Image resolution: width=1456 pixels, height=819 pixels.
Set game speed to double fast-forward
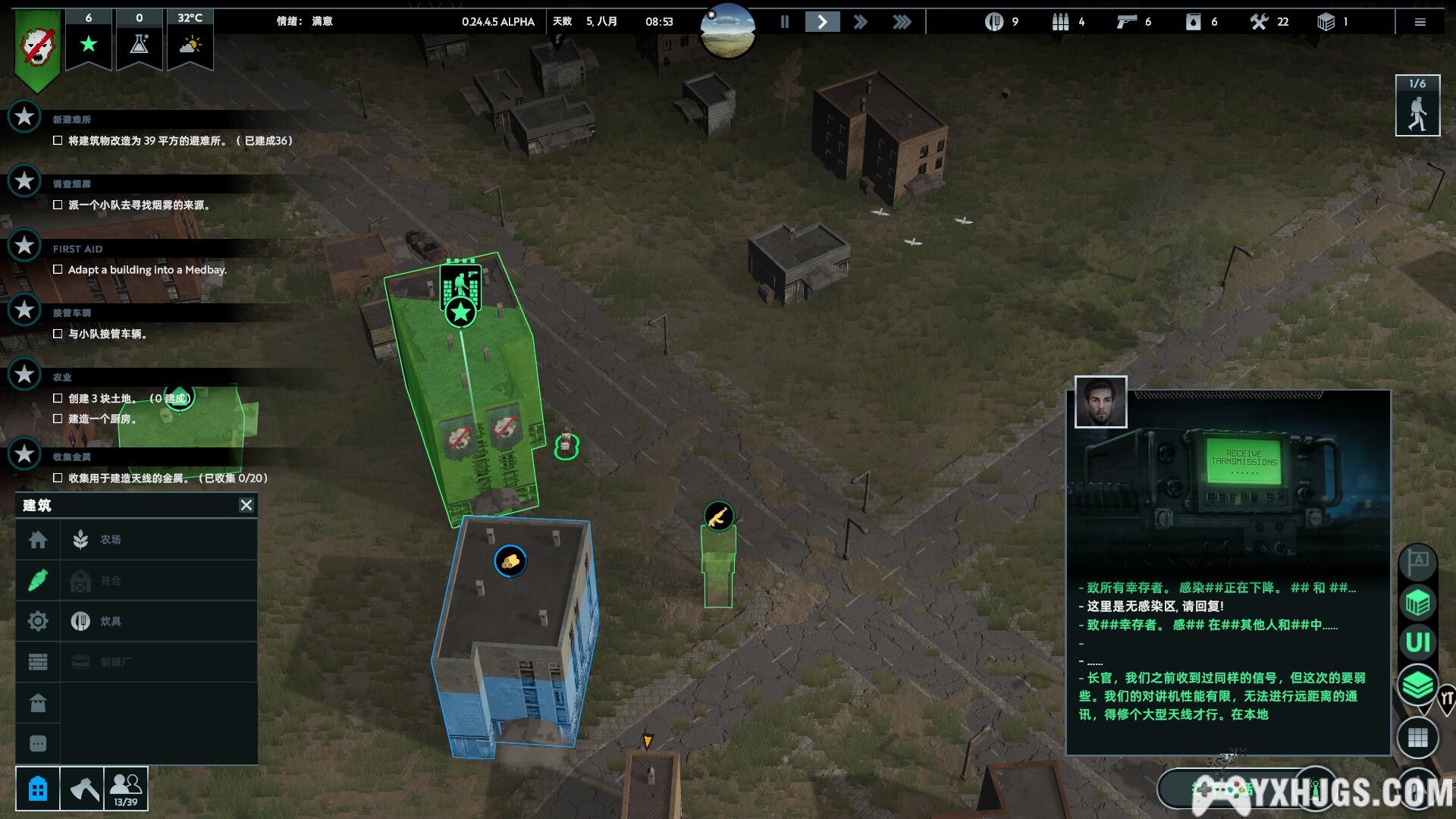tap(860, 22)
